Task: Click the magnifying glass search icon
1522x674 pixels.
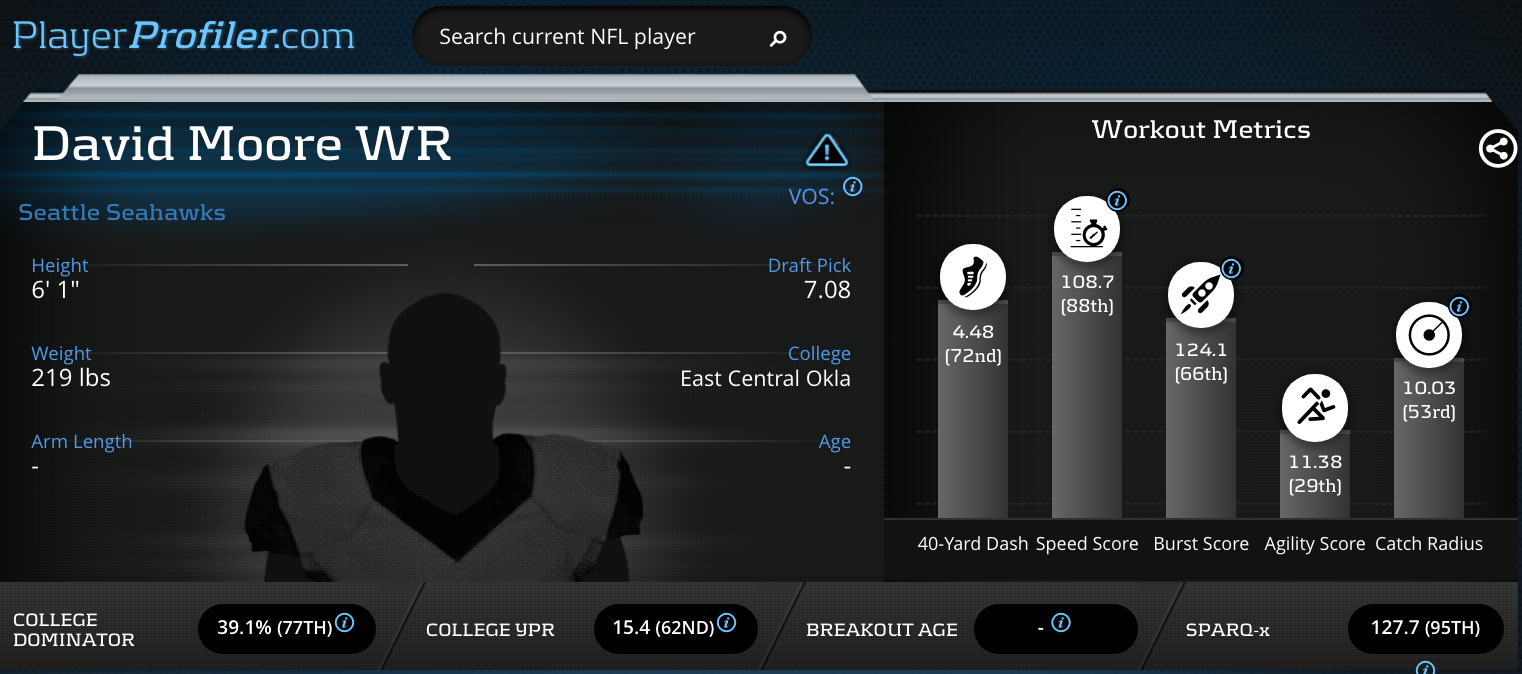Action: (x=778, y=39)
